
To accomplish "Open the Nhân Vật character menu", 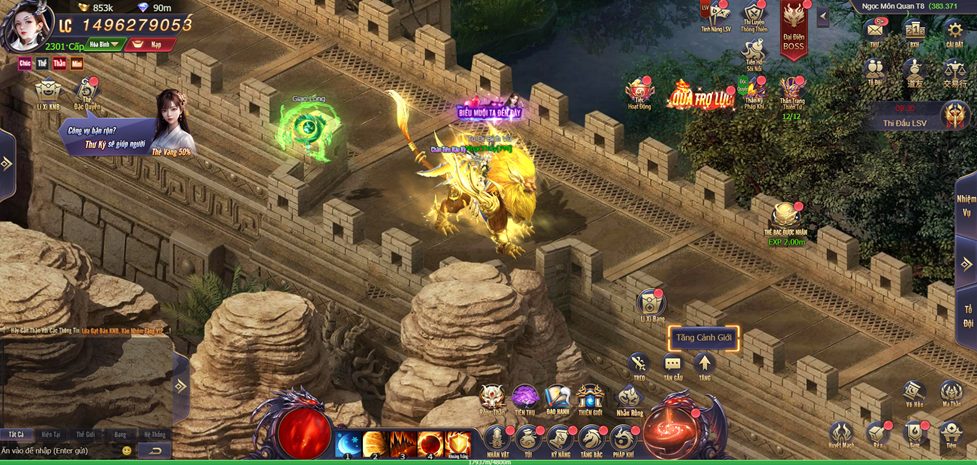I will pos(497,440).
